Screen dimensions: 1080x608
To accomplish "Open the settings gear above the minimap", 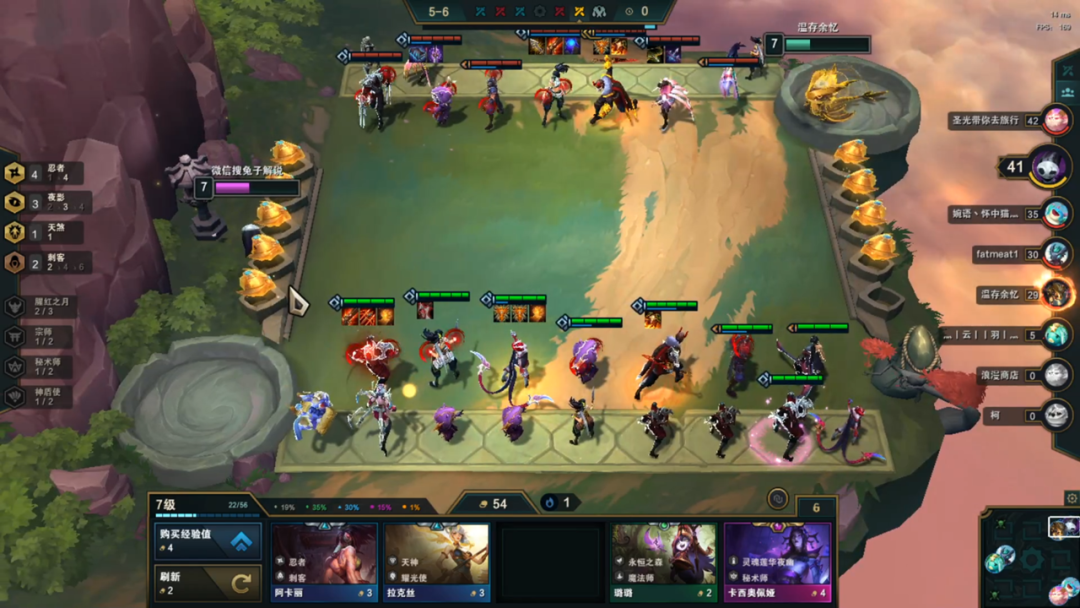I will [x=1071, y=498].
